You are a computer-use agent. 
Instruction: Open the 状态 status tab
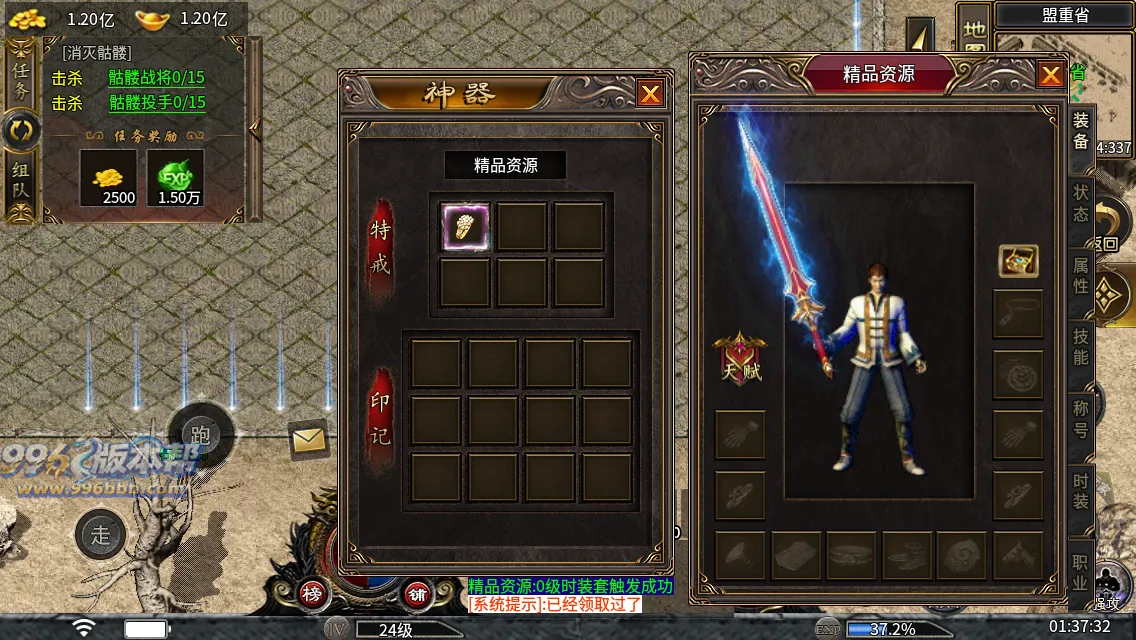1081,203
